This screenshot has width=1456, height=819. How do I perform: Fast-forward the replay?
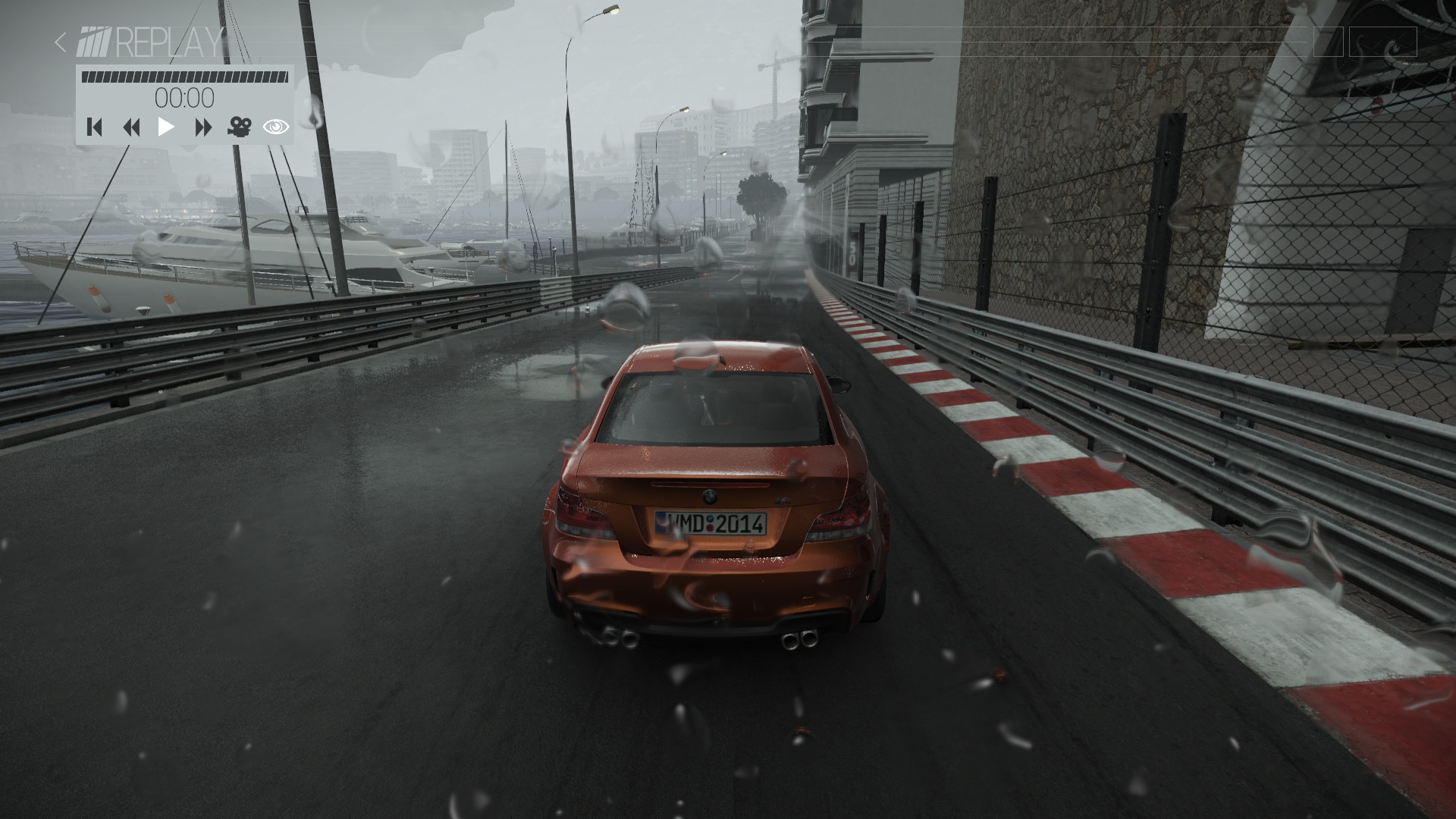coord(202,127)
